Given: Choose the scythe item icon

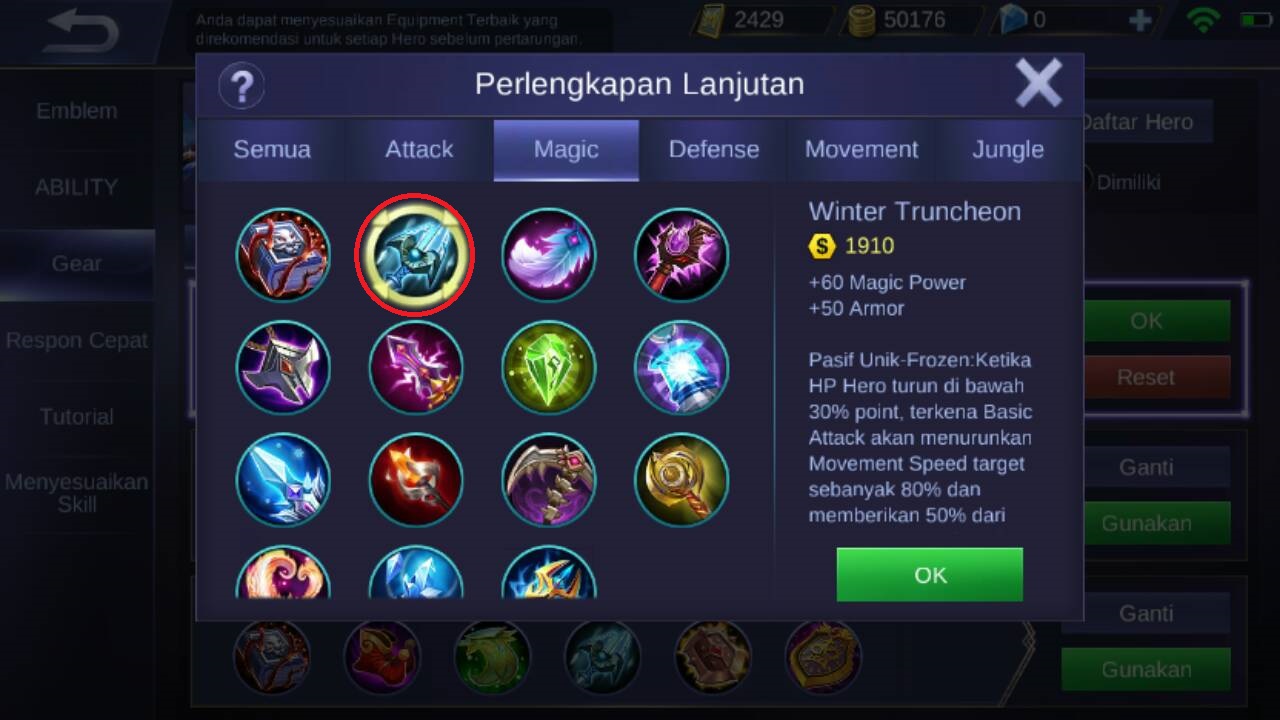Looking at the screenshot, I should (548, 480).
